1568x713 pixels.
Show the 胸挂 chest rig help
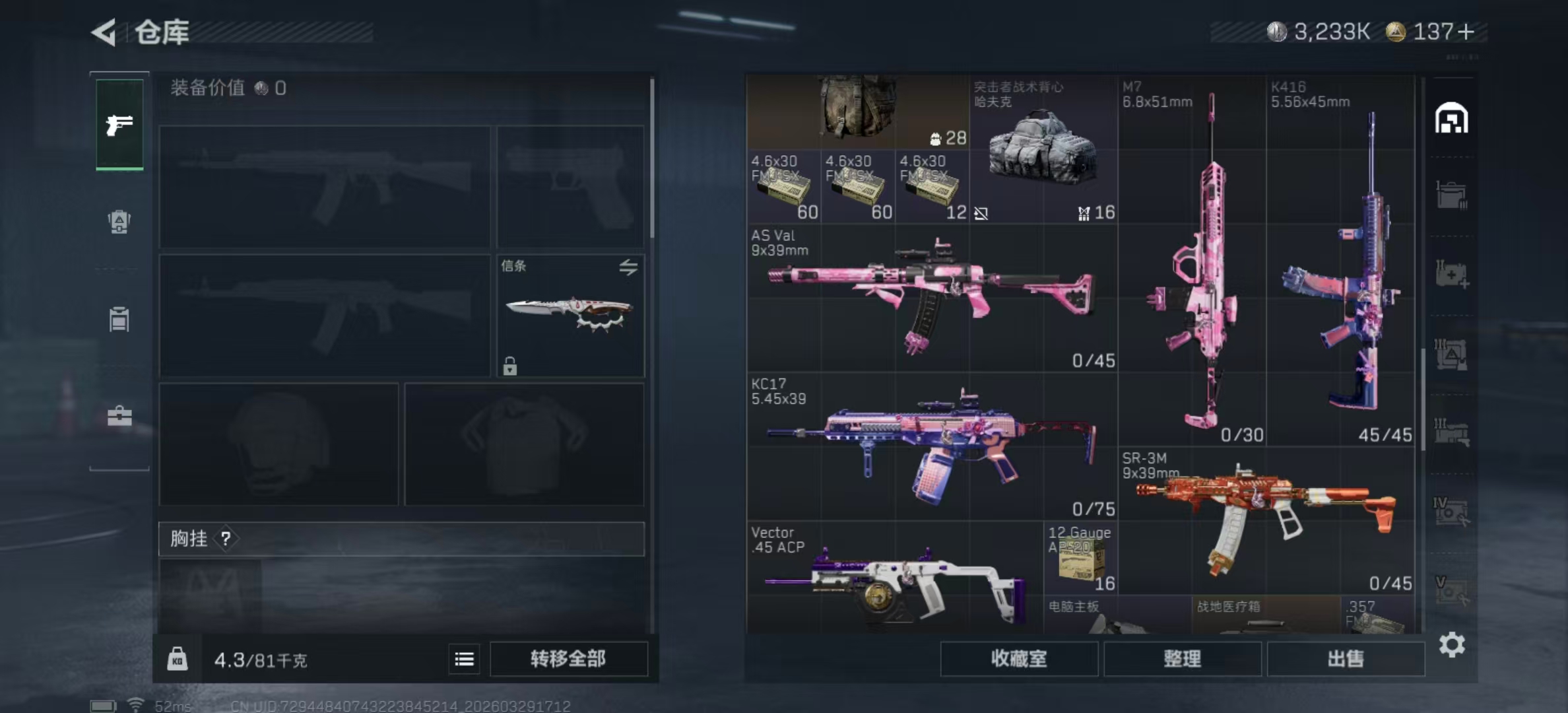226,539
